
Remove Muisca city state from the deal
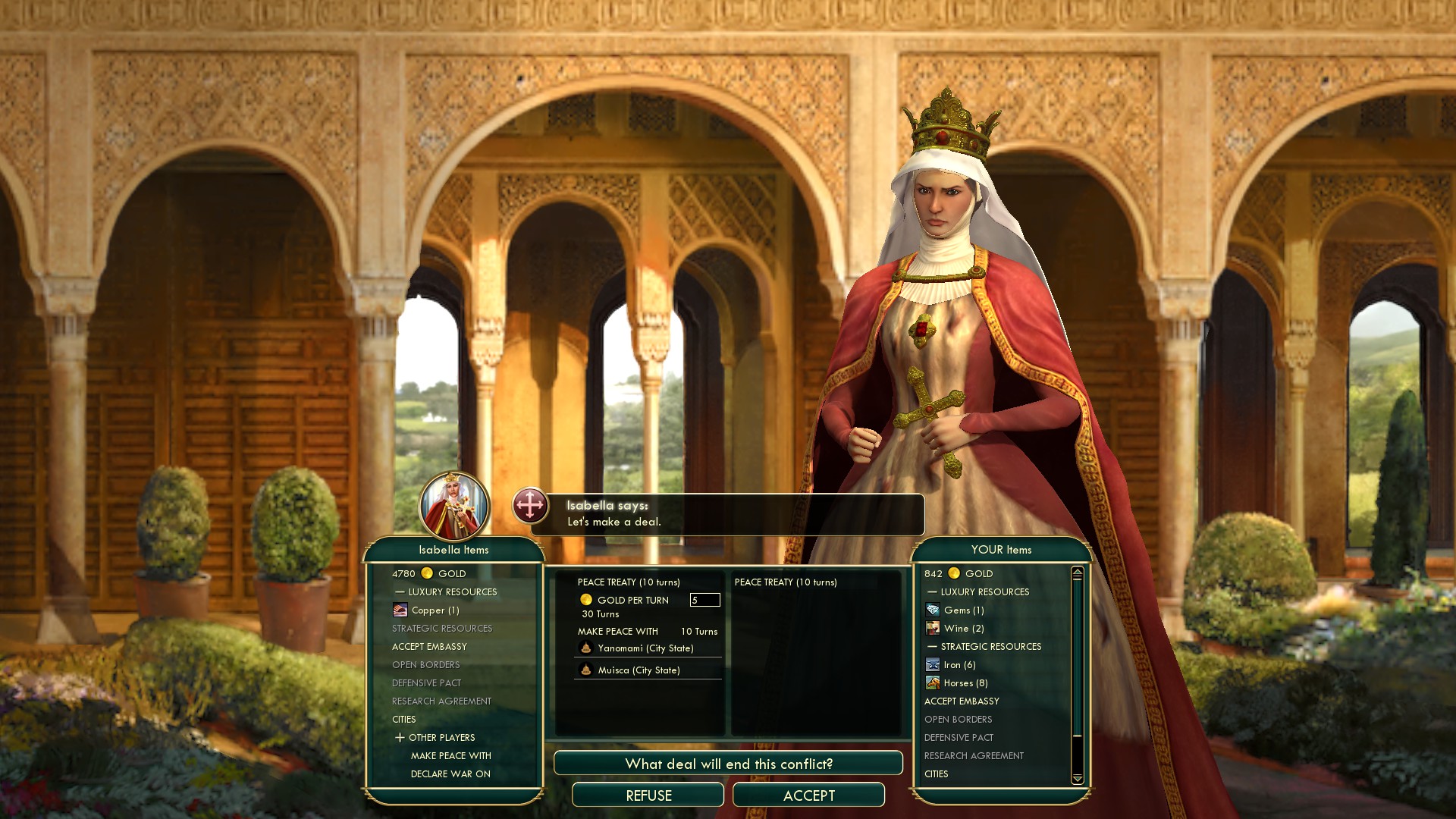coord(639,670)
